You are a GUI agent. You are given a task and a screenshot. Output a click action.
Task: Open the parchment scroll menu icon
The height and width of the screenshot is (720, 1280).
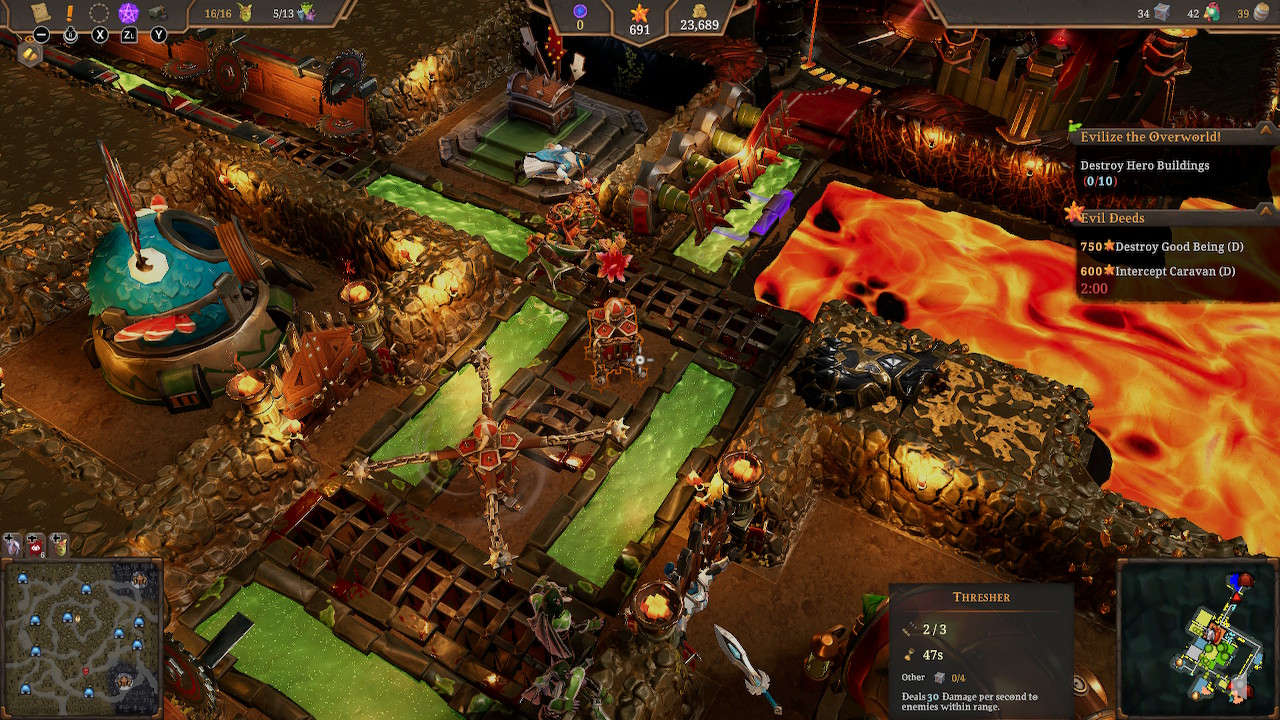click(x=40, y=13)
